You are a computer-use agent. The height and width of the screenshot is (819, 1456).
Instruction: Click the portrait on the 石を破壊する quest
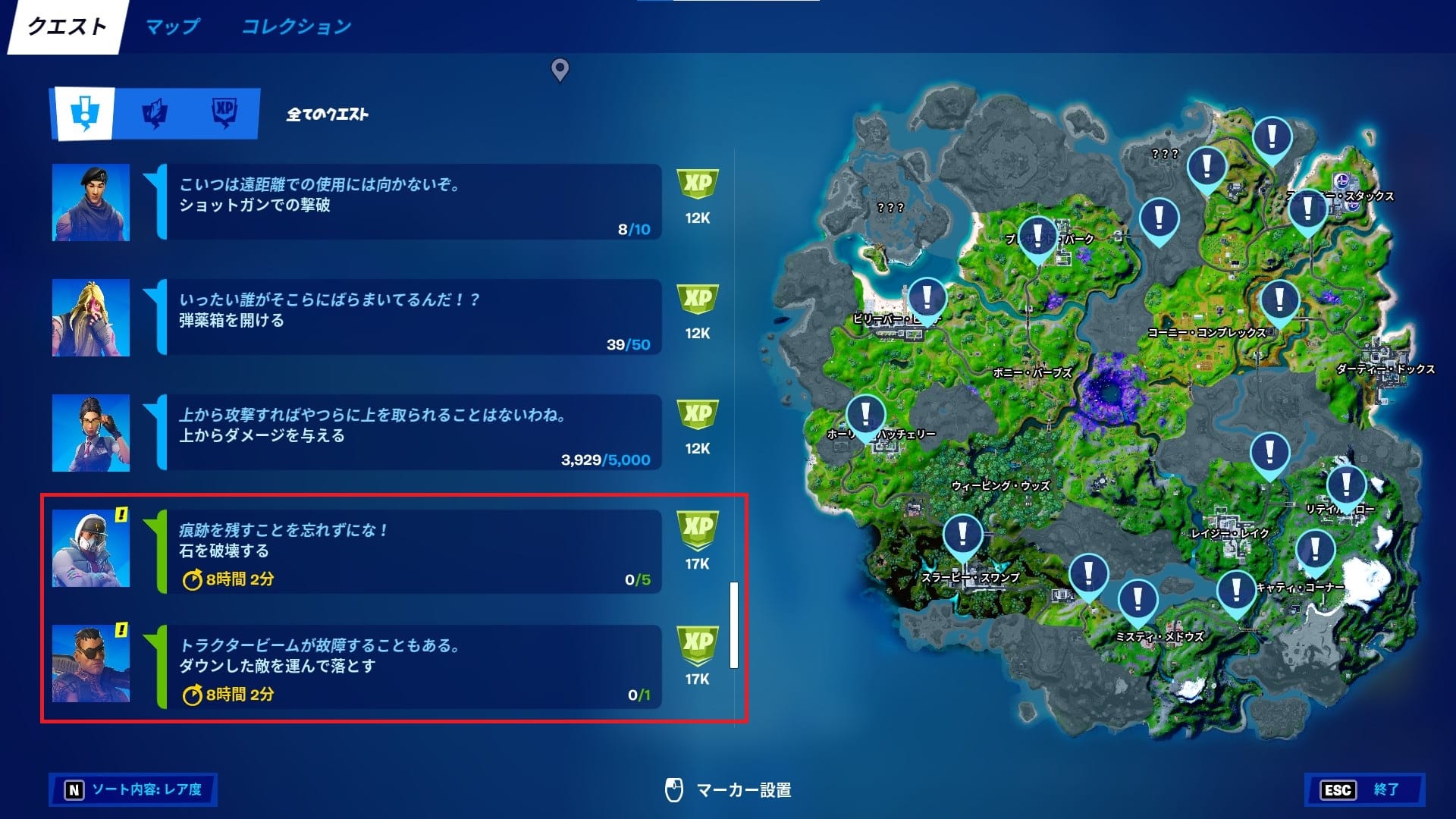(x=93, y=549)
